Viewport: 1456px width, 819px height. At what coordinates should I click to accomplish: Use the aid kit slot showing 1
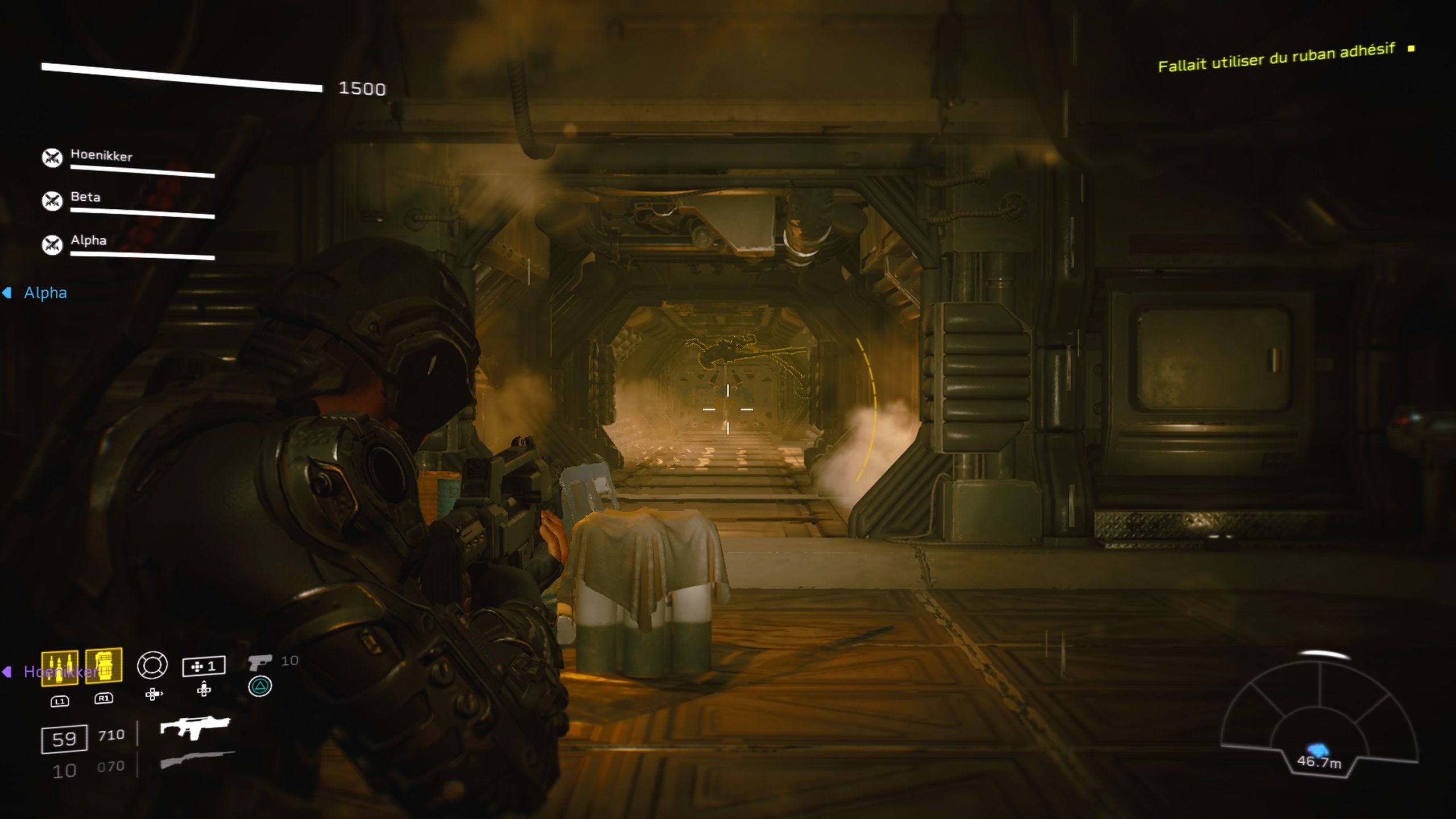point(204,666)
